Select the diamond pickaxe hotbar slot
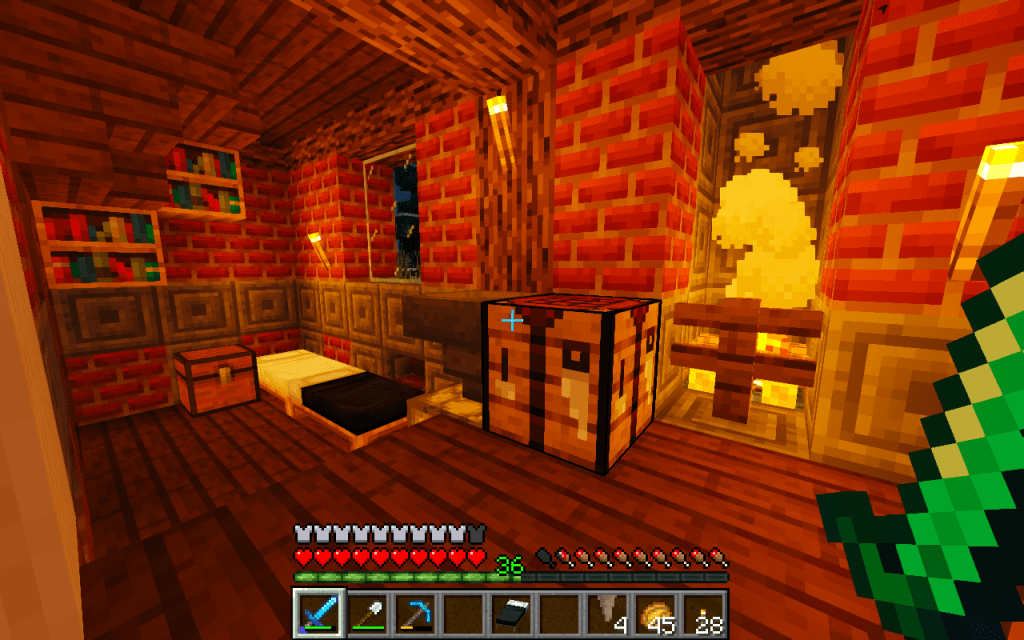Viewport: 1024px width, 640px height. click(x=414, y=612)
